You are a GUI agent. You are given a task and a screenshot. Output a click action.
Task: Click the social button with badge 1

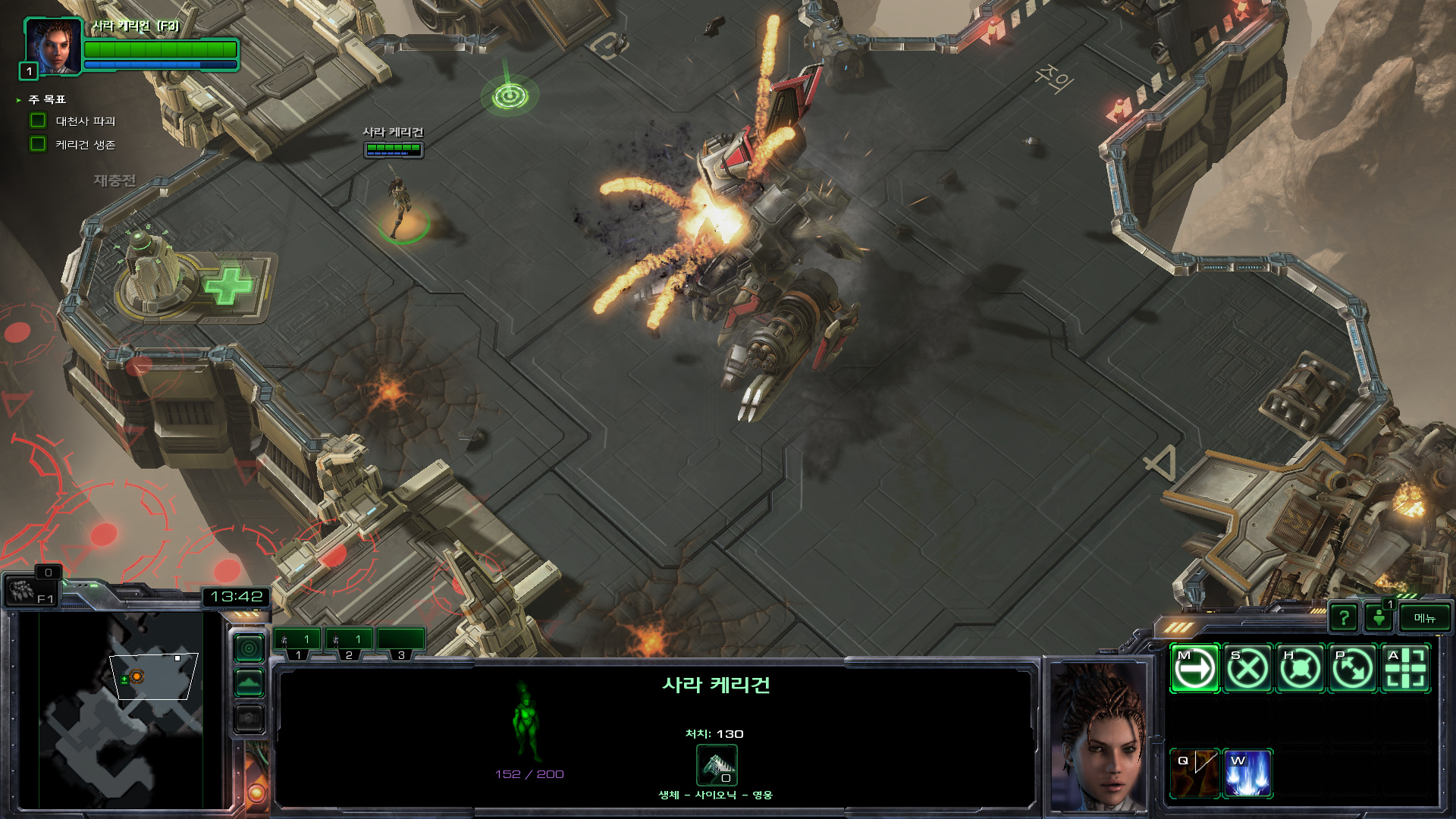coord(1379,617)
